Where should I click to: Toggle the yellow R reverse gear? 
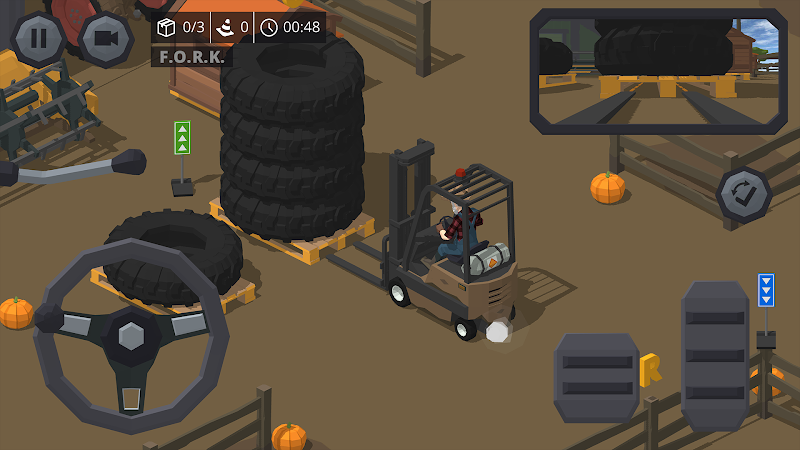[x=651, y=369]
